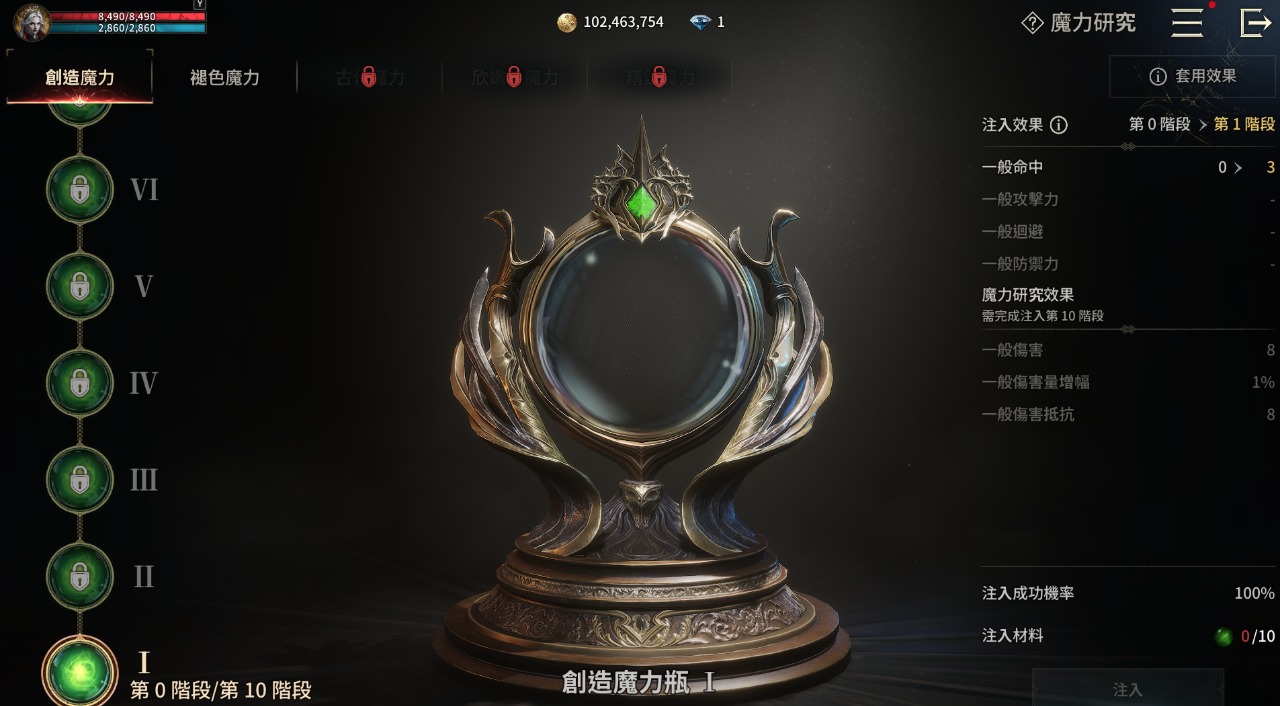
Task: Click the 注入 infuse button
Action: [x=1127, y=689]
